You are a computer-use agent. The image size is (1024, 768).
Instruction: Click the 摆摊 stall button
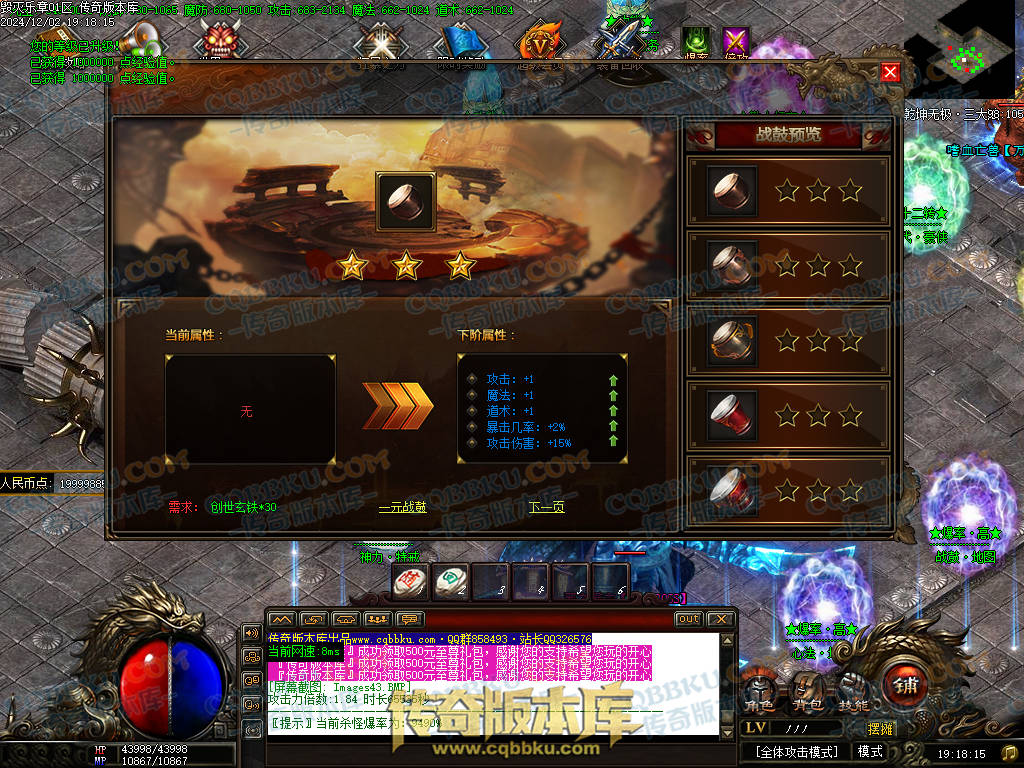click(x=880, y=729)
